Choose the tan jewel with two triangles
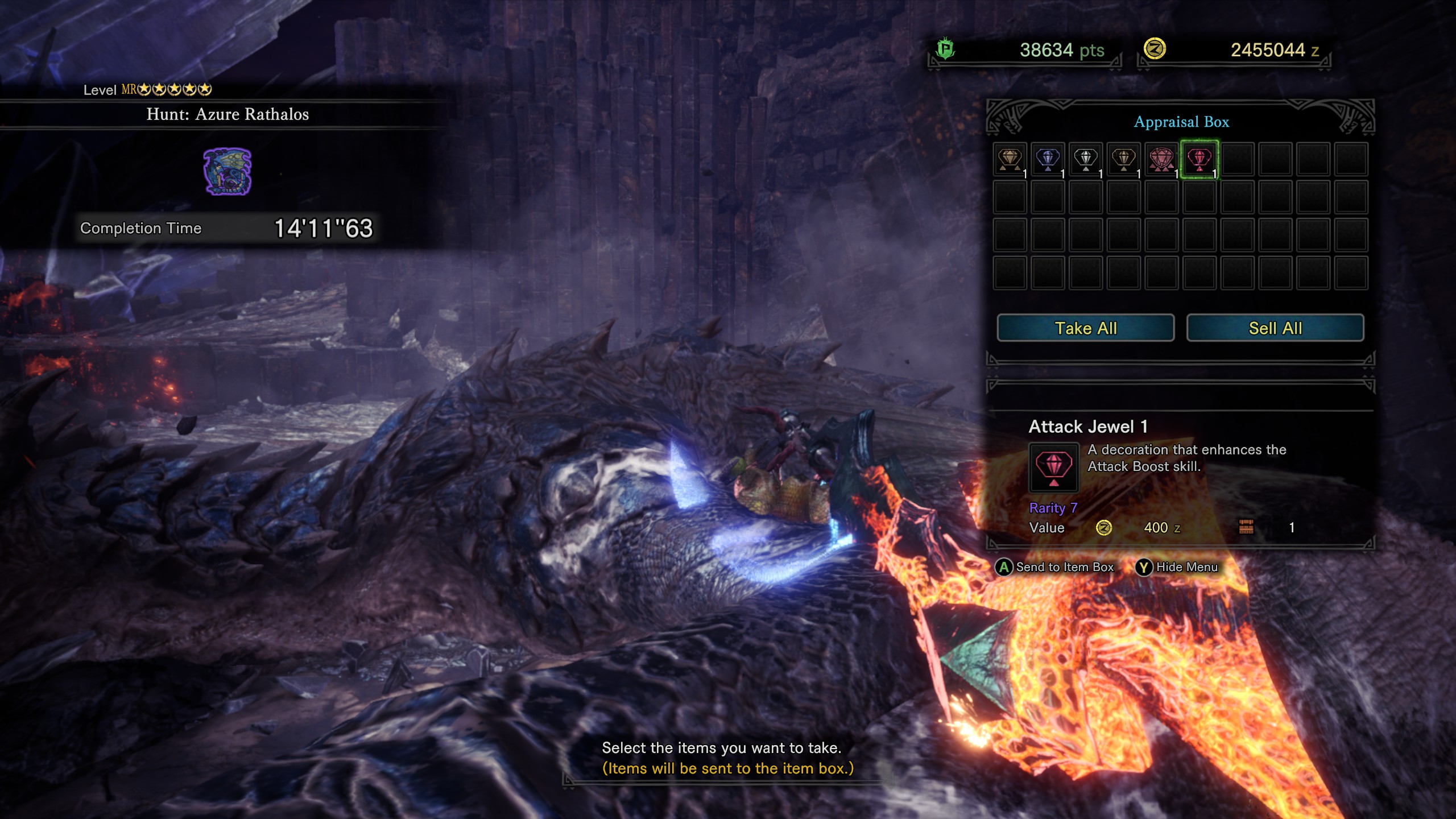The image size is (1456, 819). [1010, 159]
